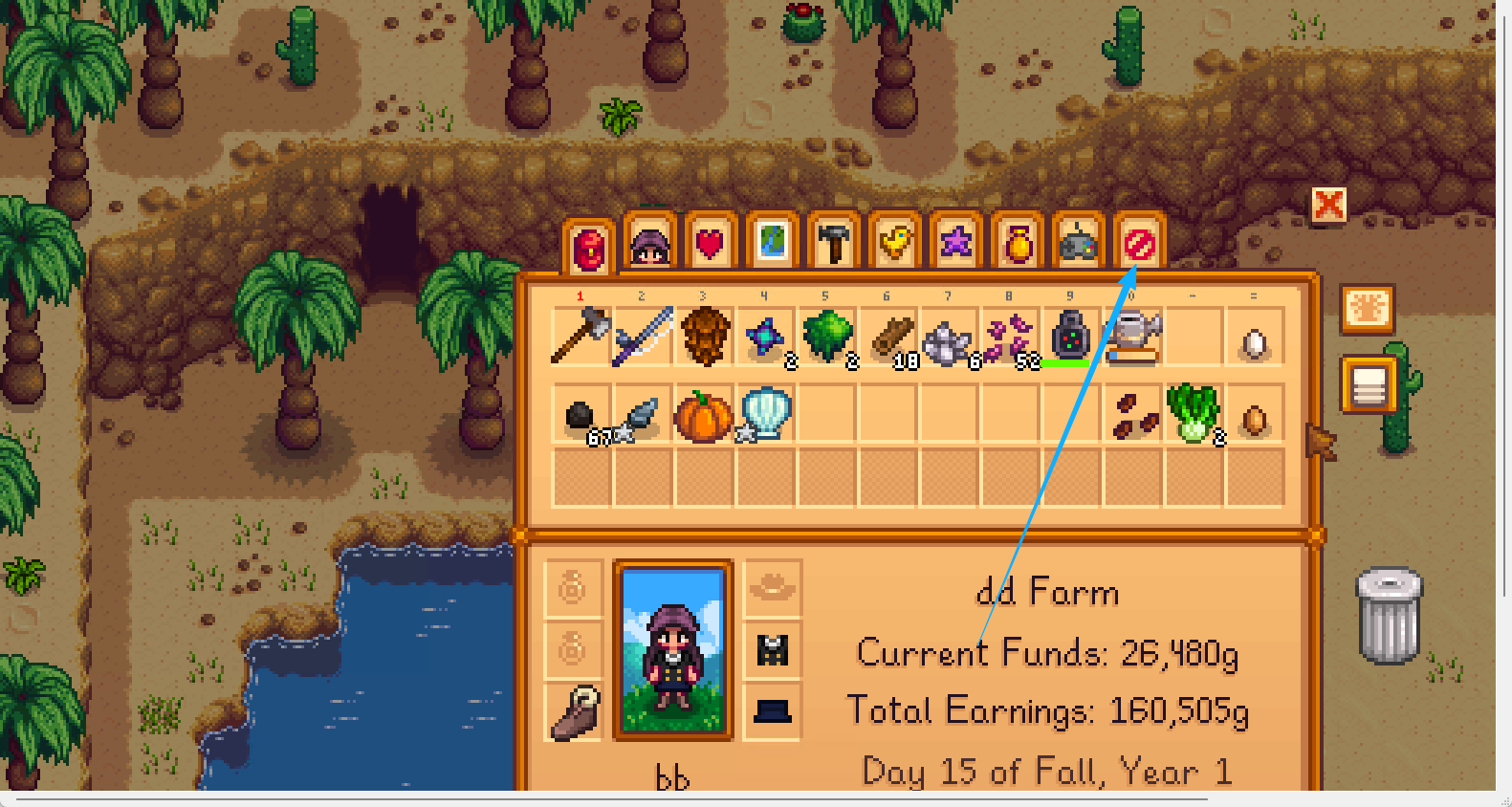Select the coal stack of 67

pyautogui.click(x=581, y=417)
